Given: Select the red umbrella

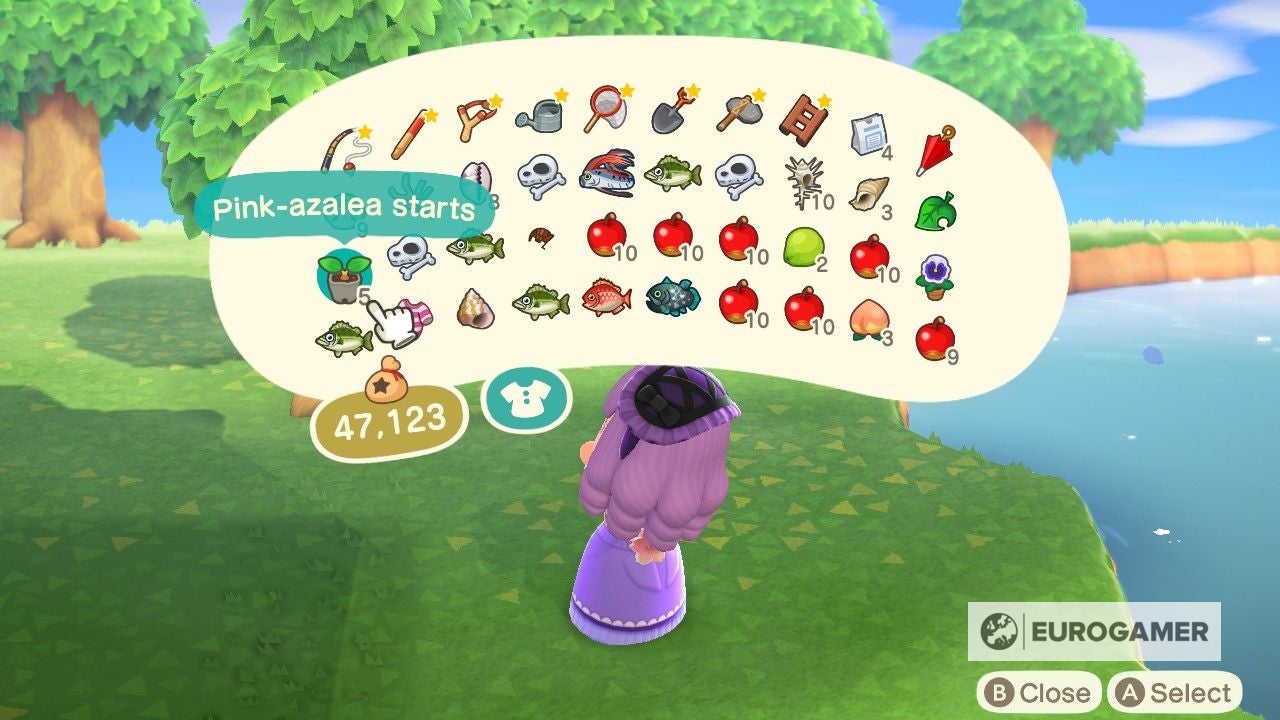Looking at the screenshot, I should pyautogui.click(x=935, y=150).
